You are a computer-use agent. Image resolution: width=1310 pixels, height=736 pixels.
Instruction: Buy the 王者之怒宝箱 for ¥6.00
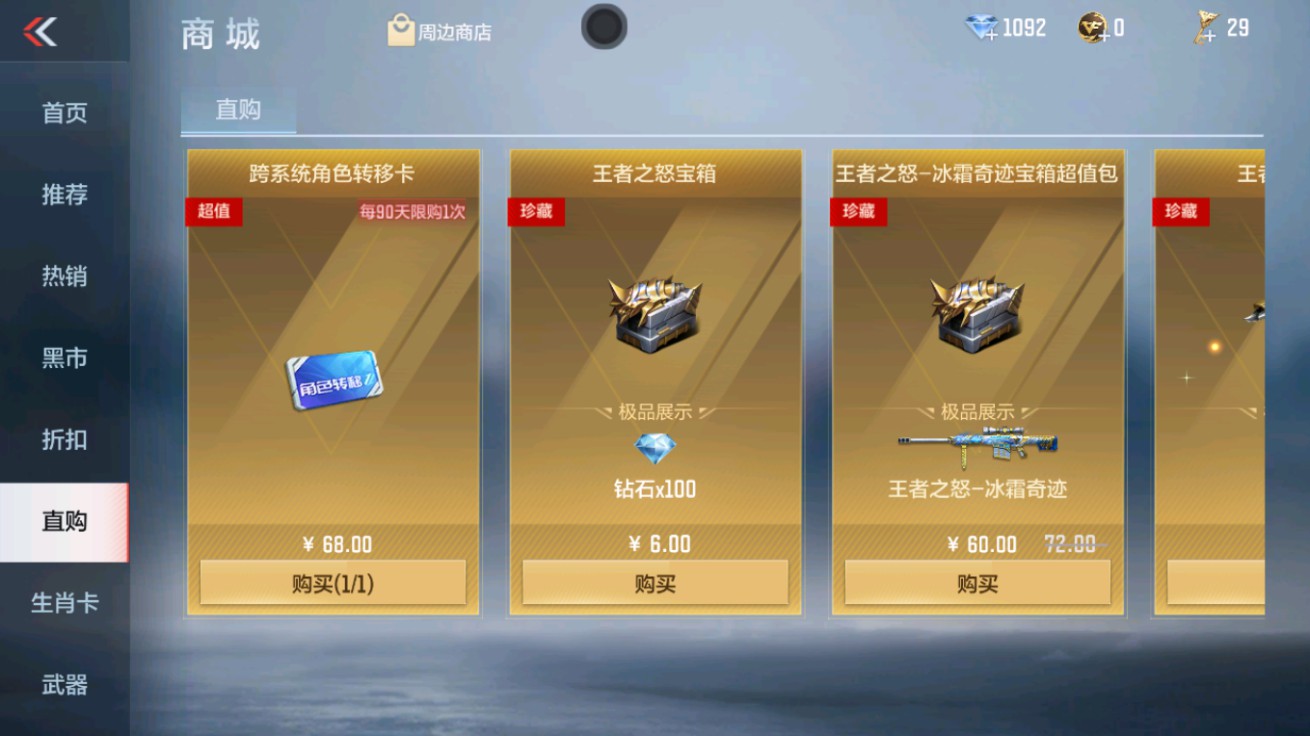[x=654, y=583]
